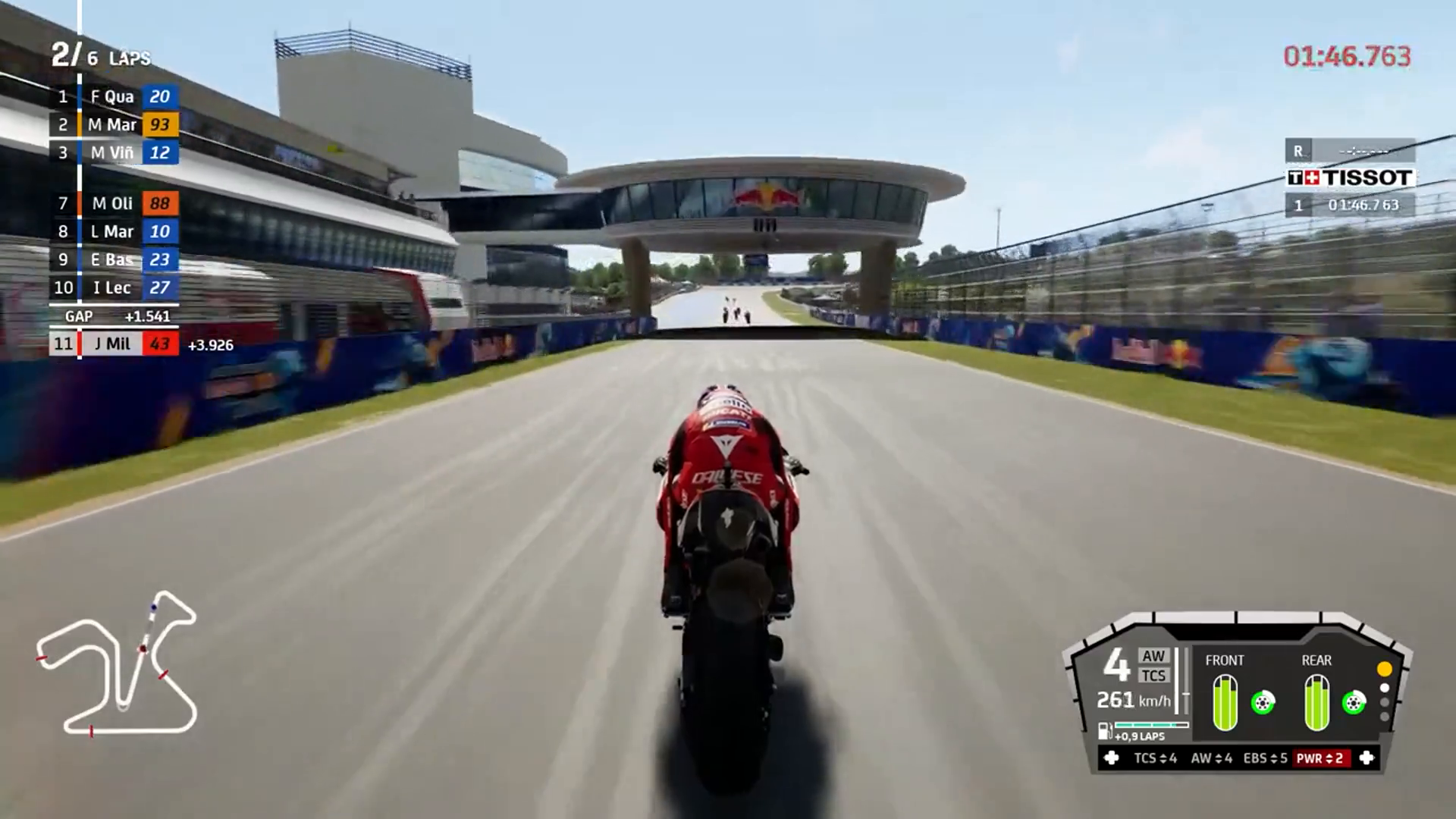
Task: Click the left d-pad plus icon
Action: click(x=1111, y=758)
